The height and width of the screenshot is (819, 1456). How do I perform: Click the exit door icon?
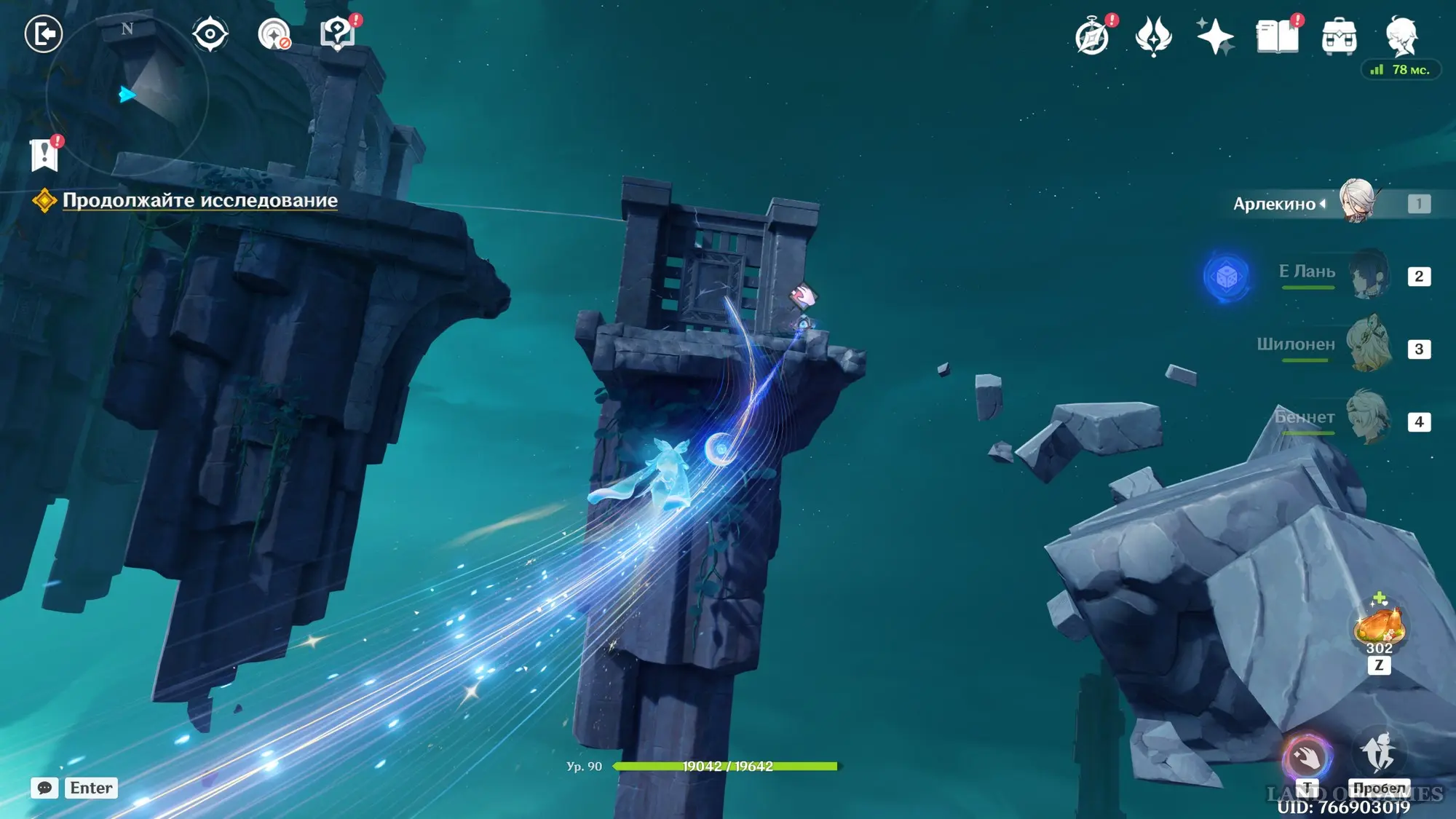click(x=44, y=34)
